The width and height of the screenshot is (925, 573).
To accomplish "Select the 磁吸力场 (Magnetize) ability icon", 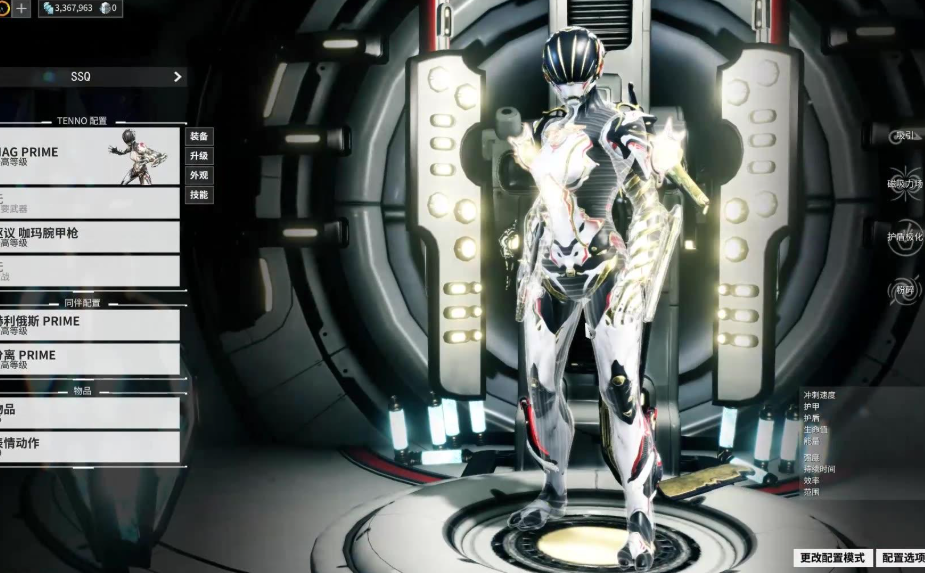I will coord(905,184).
